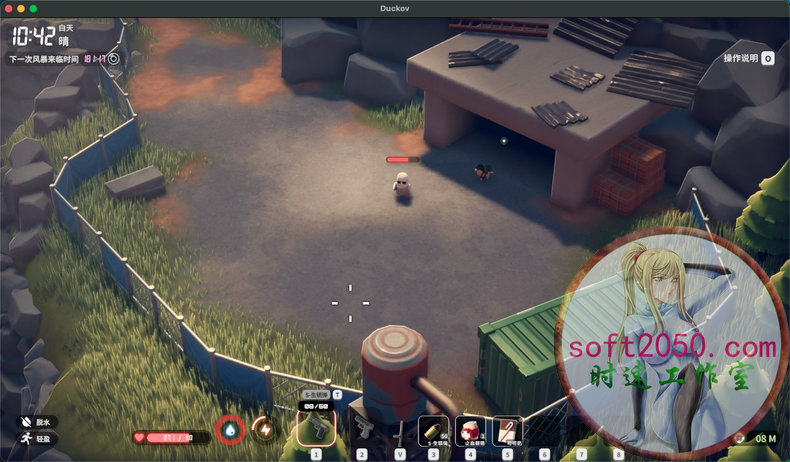Switch to the second pistol slot

pos(362,430)
